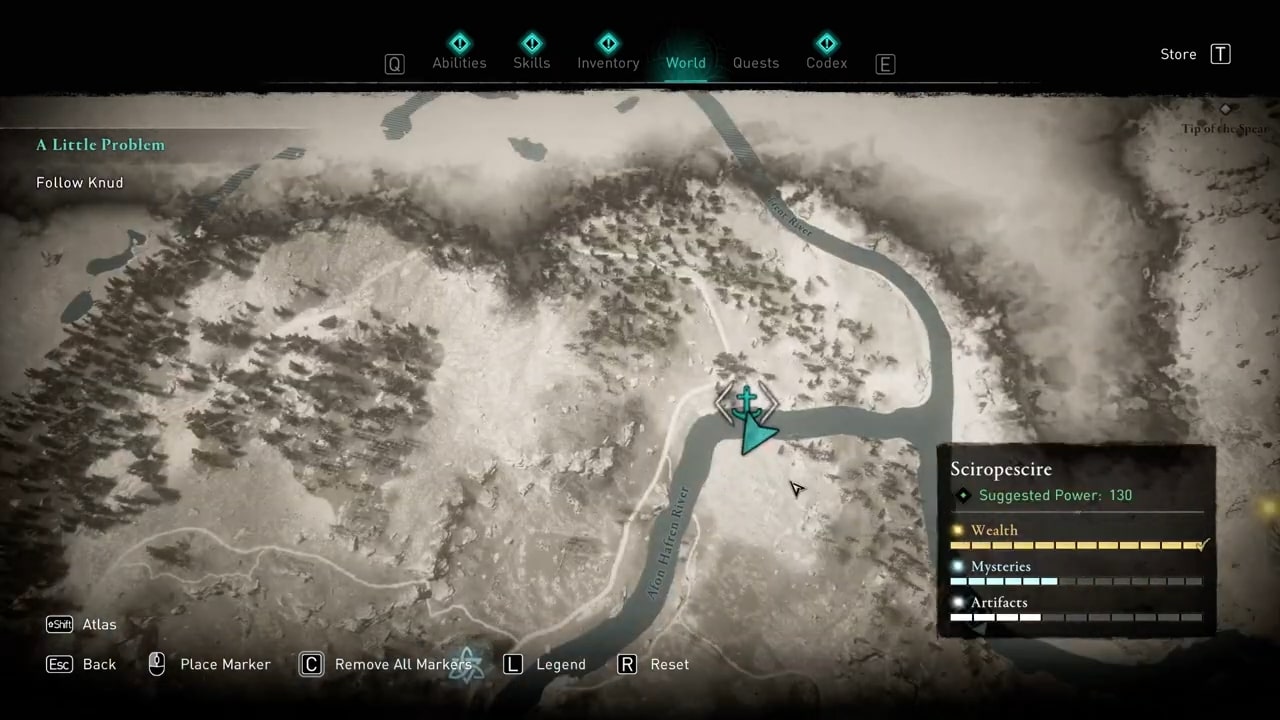Remove All Markers from the map
Image resolution: width=1280 pixels, height=720 pixels.
click(402, 664)
